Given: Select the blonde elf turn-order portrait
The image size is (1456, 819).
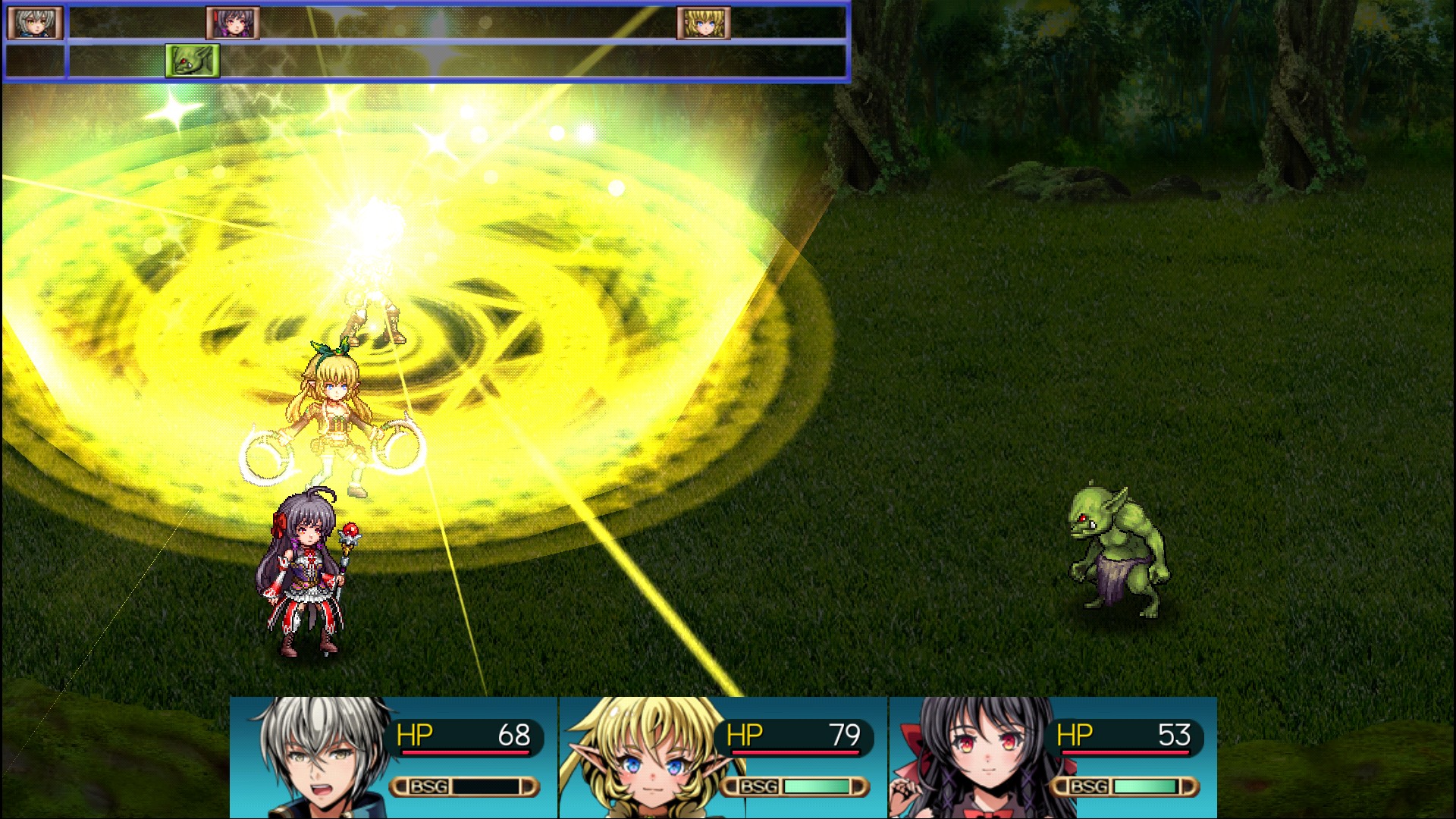Looking at the screenshot, I should point(704,23).
